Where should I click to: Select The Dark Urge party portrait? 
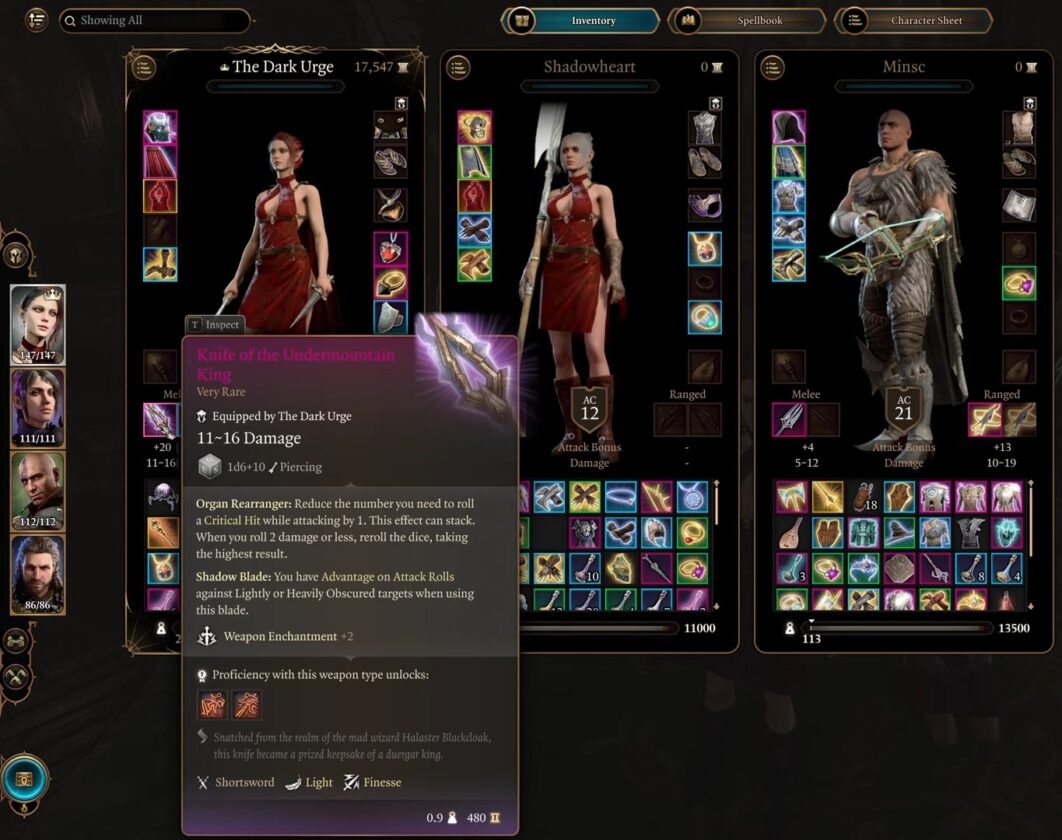tap(38, 325)
